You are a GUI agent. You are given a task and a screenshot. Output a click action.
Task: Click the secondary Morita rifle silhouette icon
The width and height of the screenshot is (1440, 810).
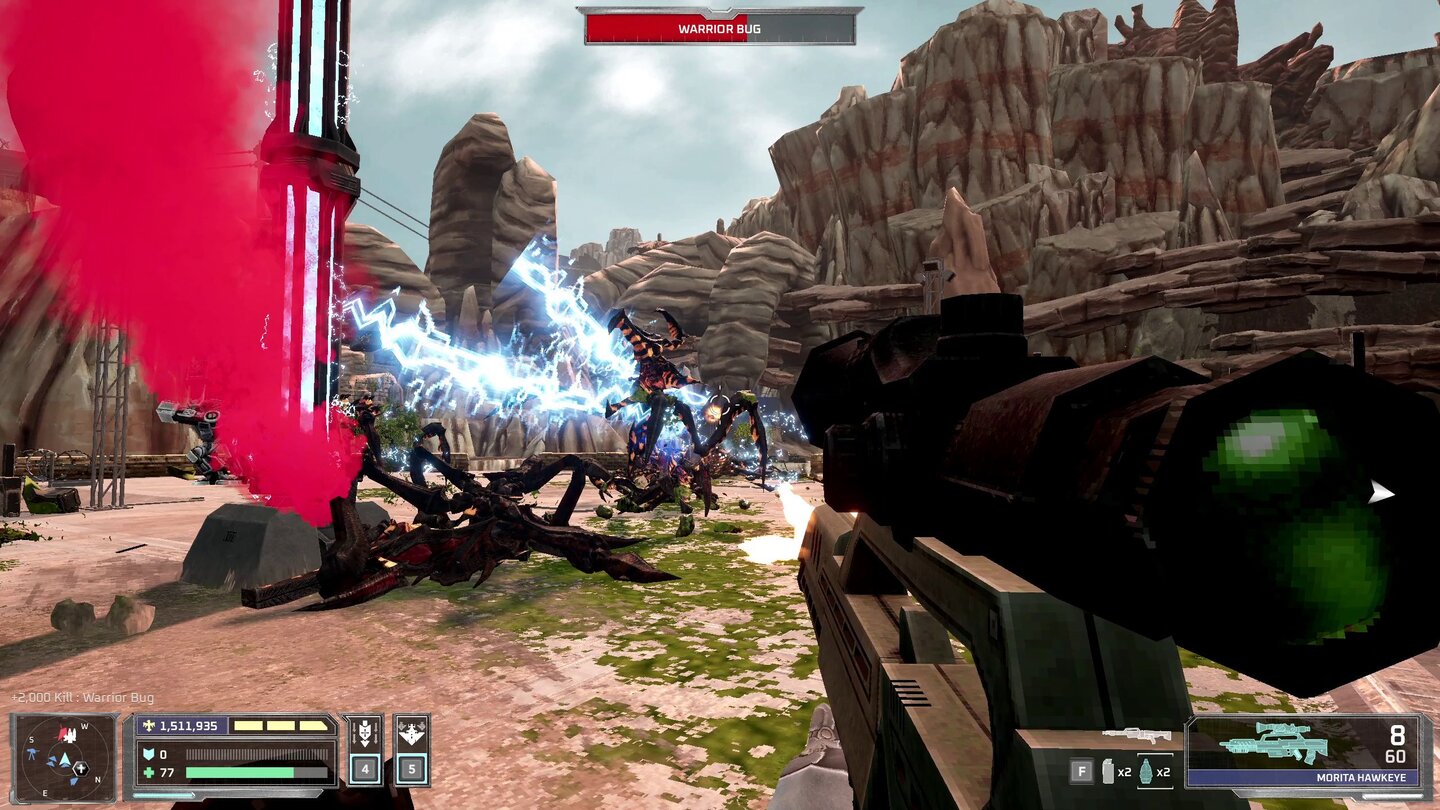[1138, 736]
